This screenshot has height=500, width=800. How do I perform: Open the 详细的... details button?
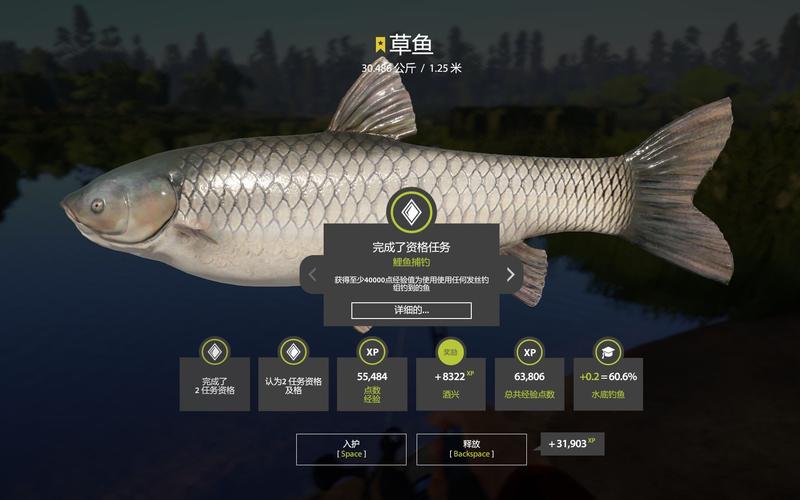[411, 310]
